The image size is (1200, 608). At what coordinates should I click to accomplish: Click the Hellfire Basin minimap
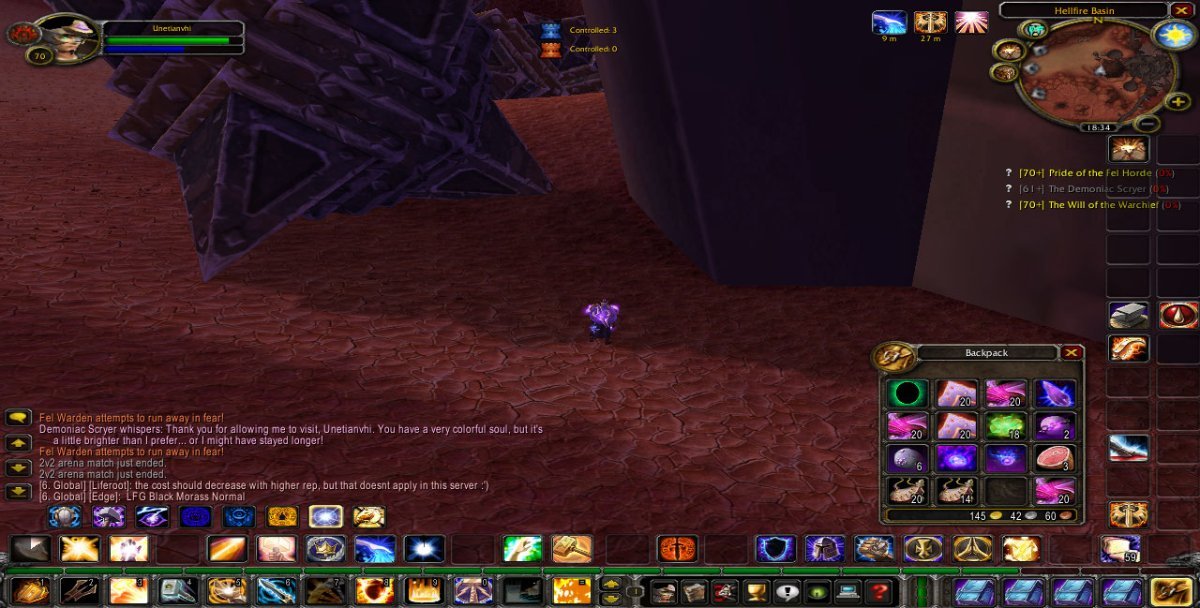point(1095,70)
